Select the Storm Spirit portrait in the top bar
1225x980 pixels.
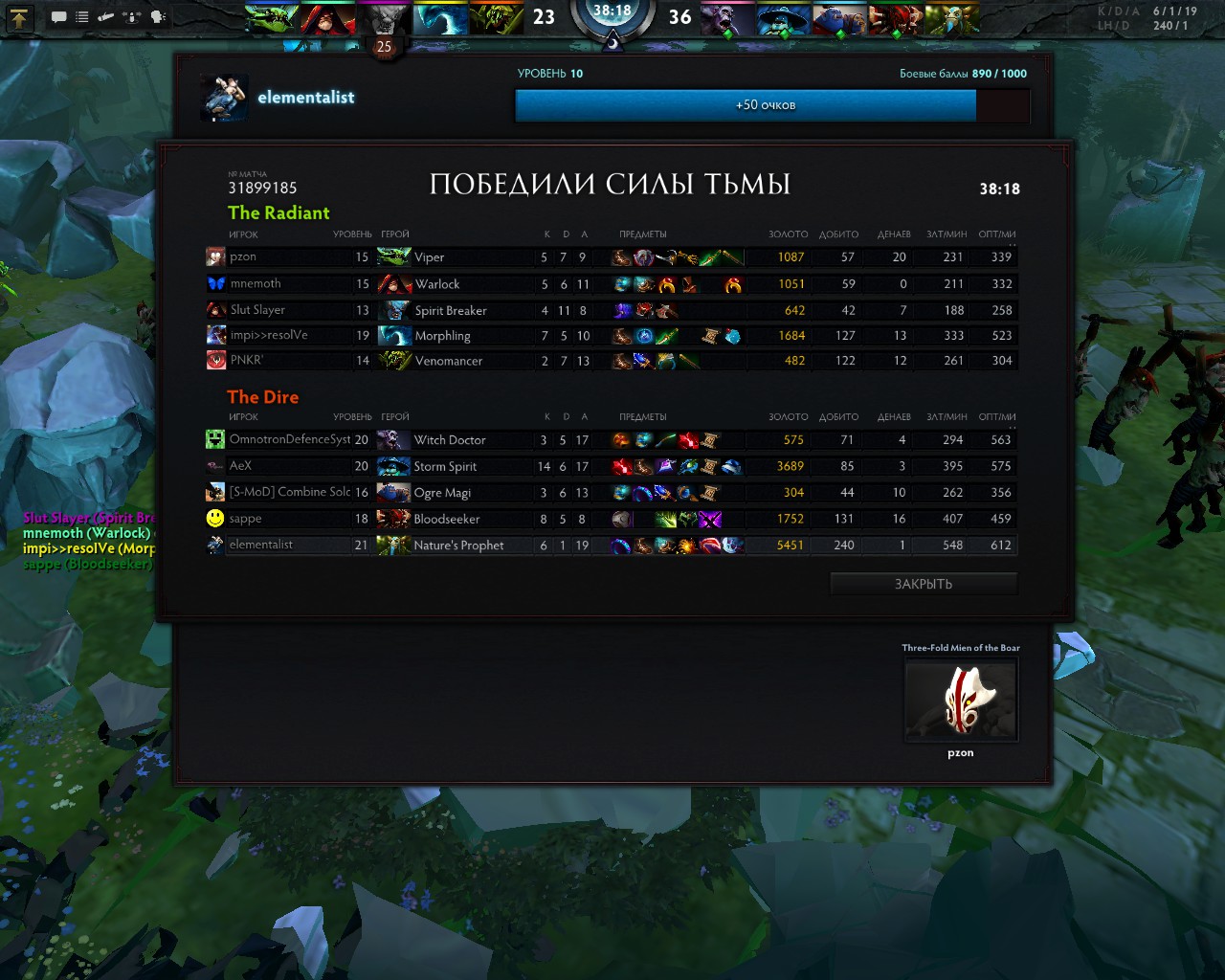tap(785, 17)
